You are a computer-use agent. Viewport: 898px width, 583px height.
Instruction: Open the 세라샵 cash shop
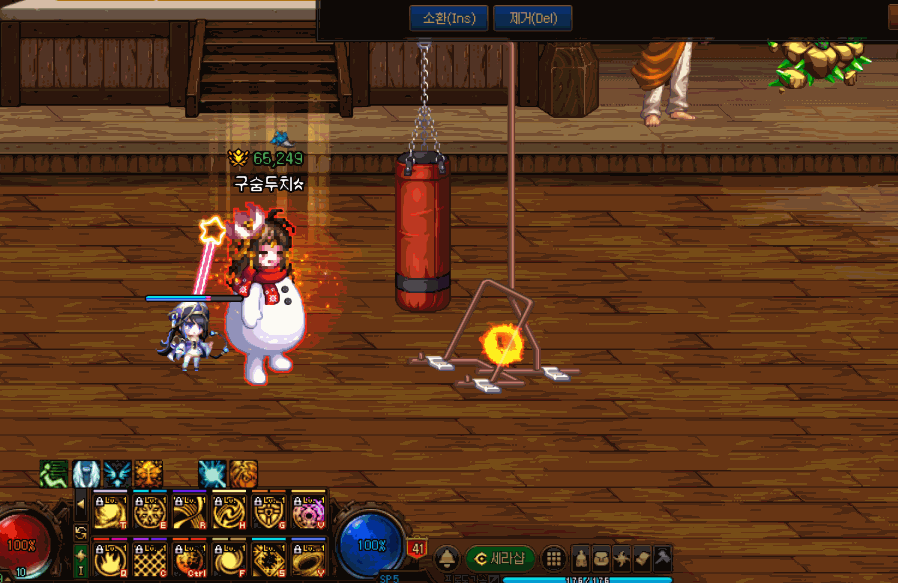click(x=501, y=558)
